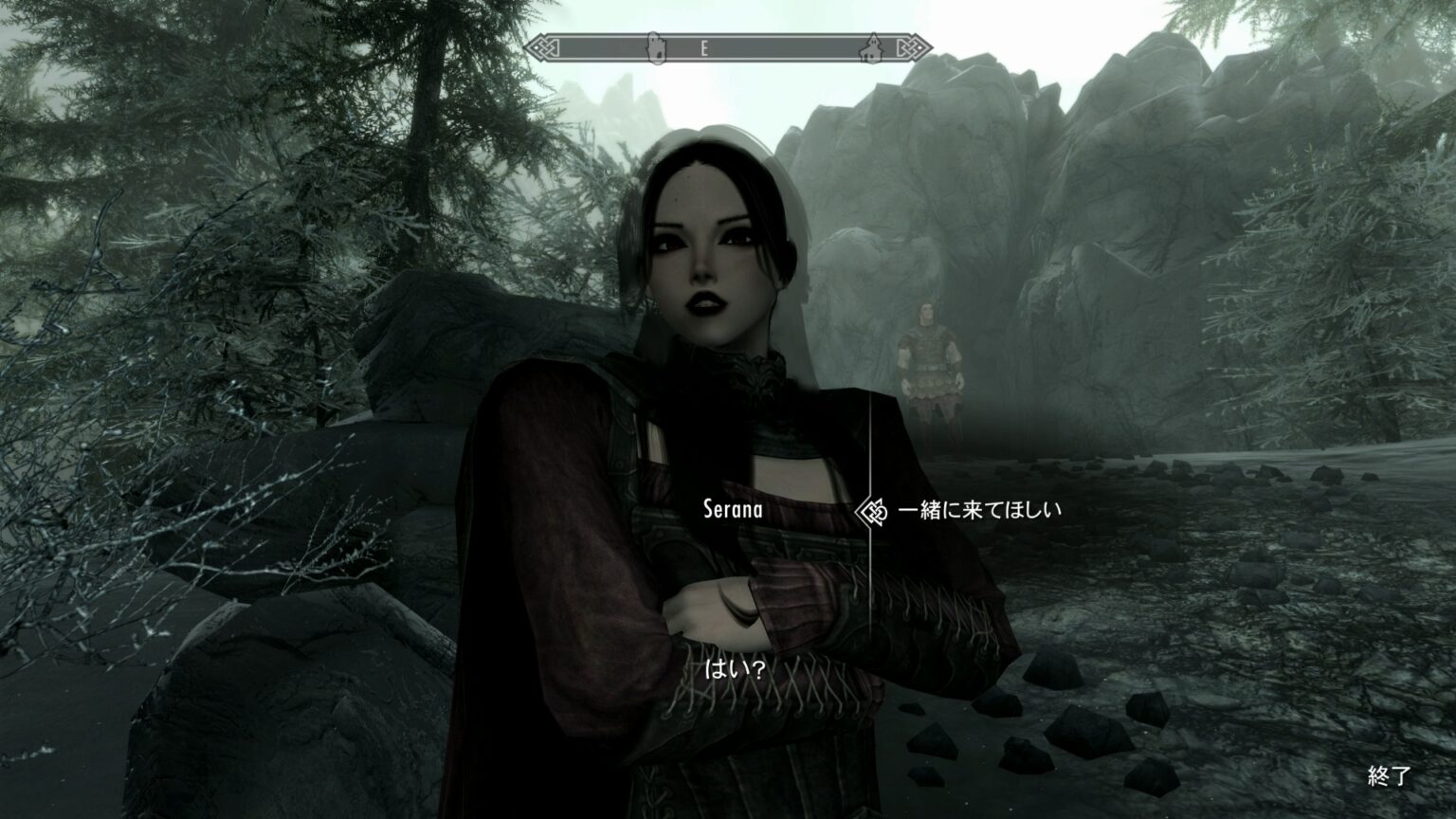This screenshot has width=1456, height=819.
Task: Click the Serana name label
Action: (x=733, y=508)
